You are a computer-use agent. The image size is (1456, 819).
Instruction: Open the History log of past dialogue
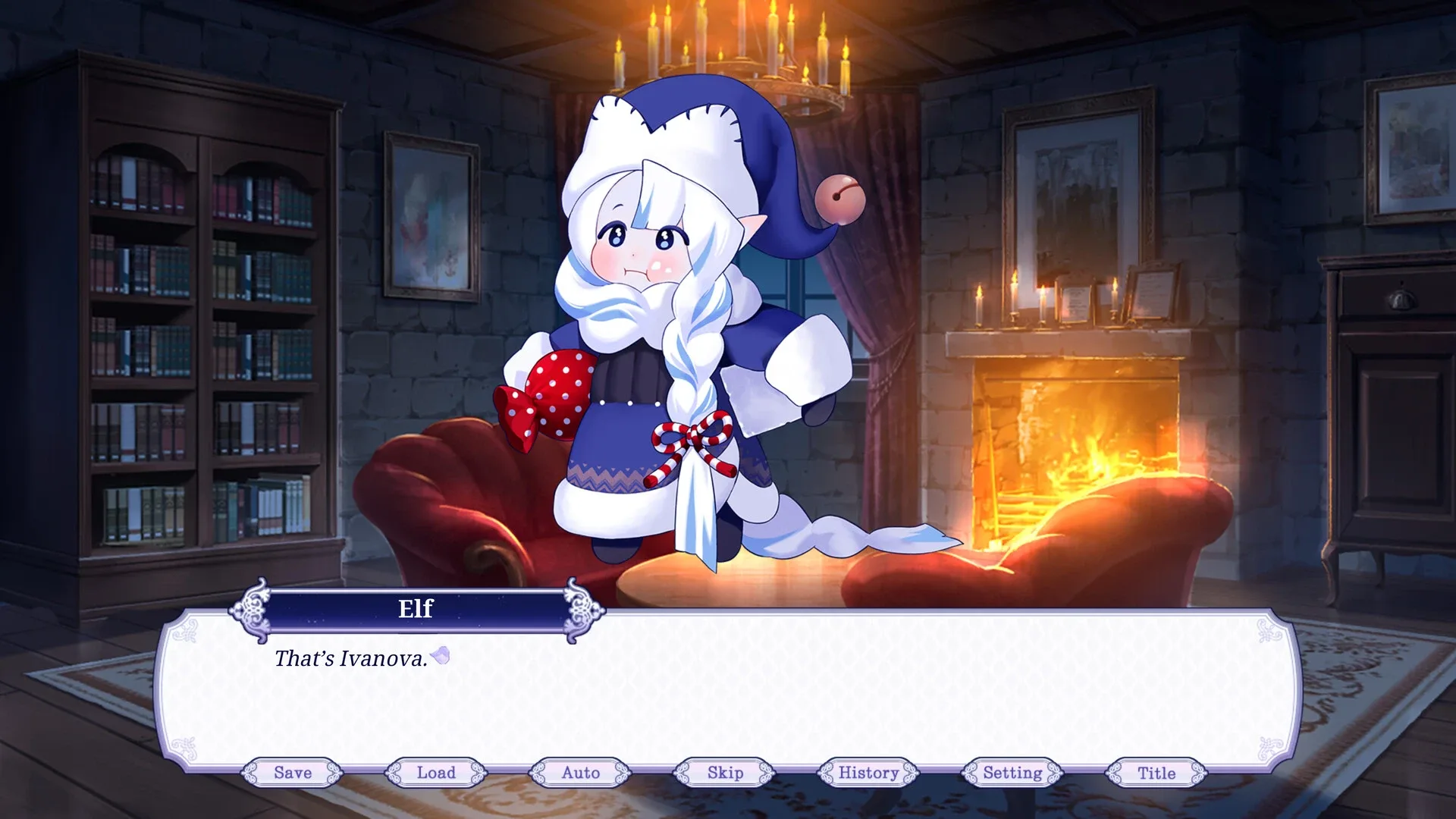(868, 773)
